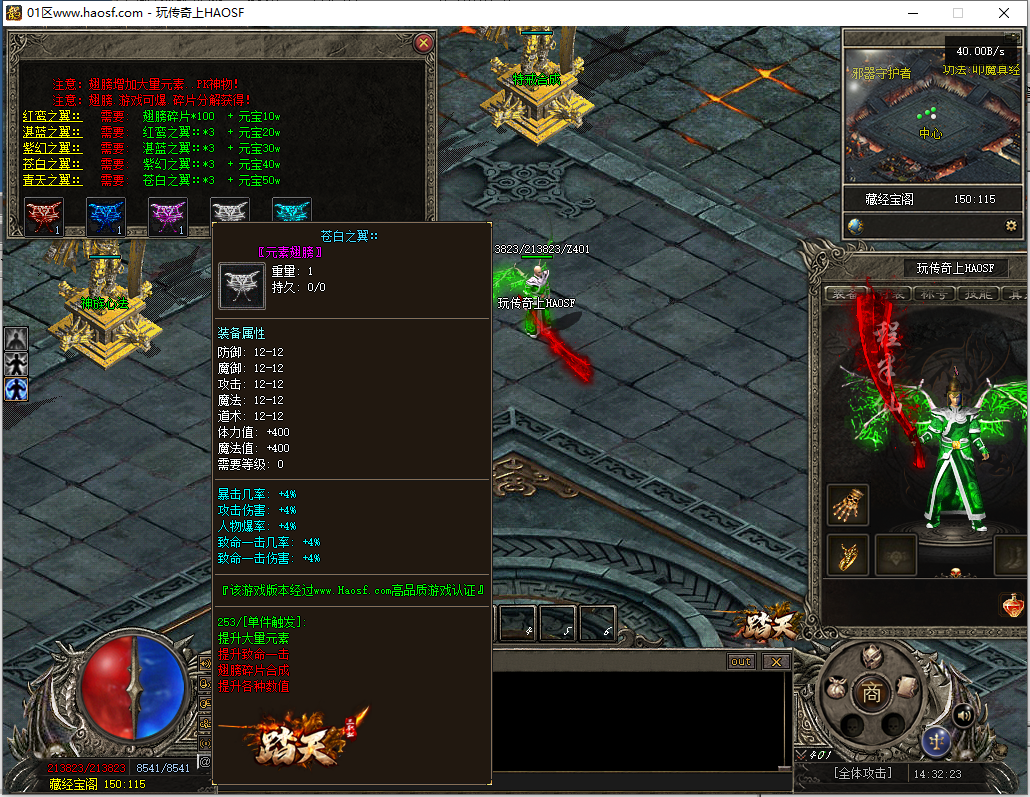Viewport: 1030px width, 797px height.
Task: Select the red wing item slot
Action: click(x=43, y=215)
